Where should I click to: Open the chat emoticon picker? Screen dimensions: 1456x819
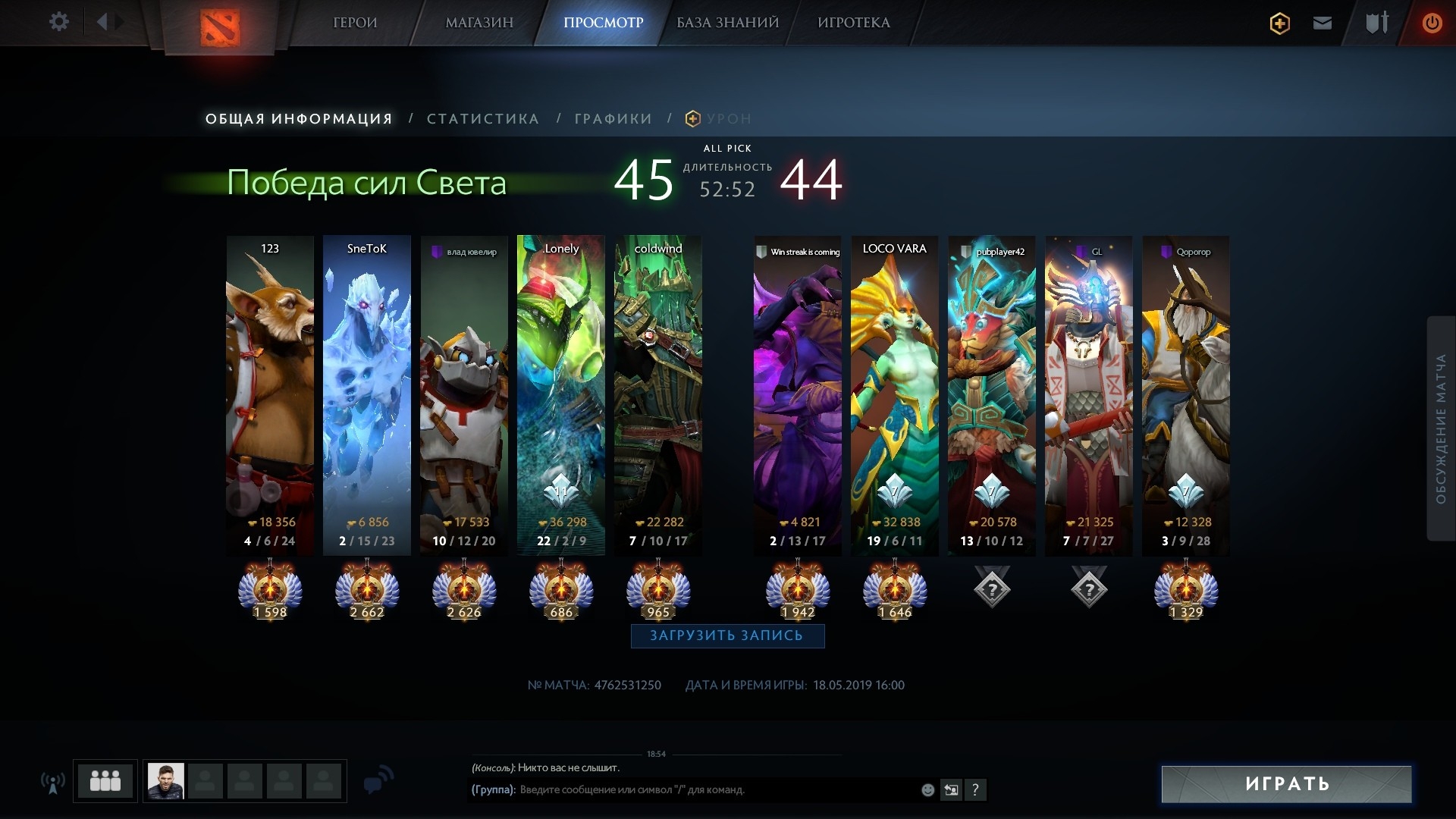927,790
